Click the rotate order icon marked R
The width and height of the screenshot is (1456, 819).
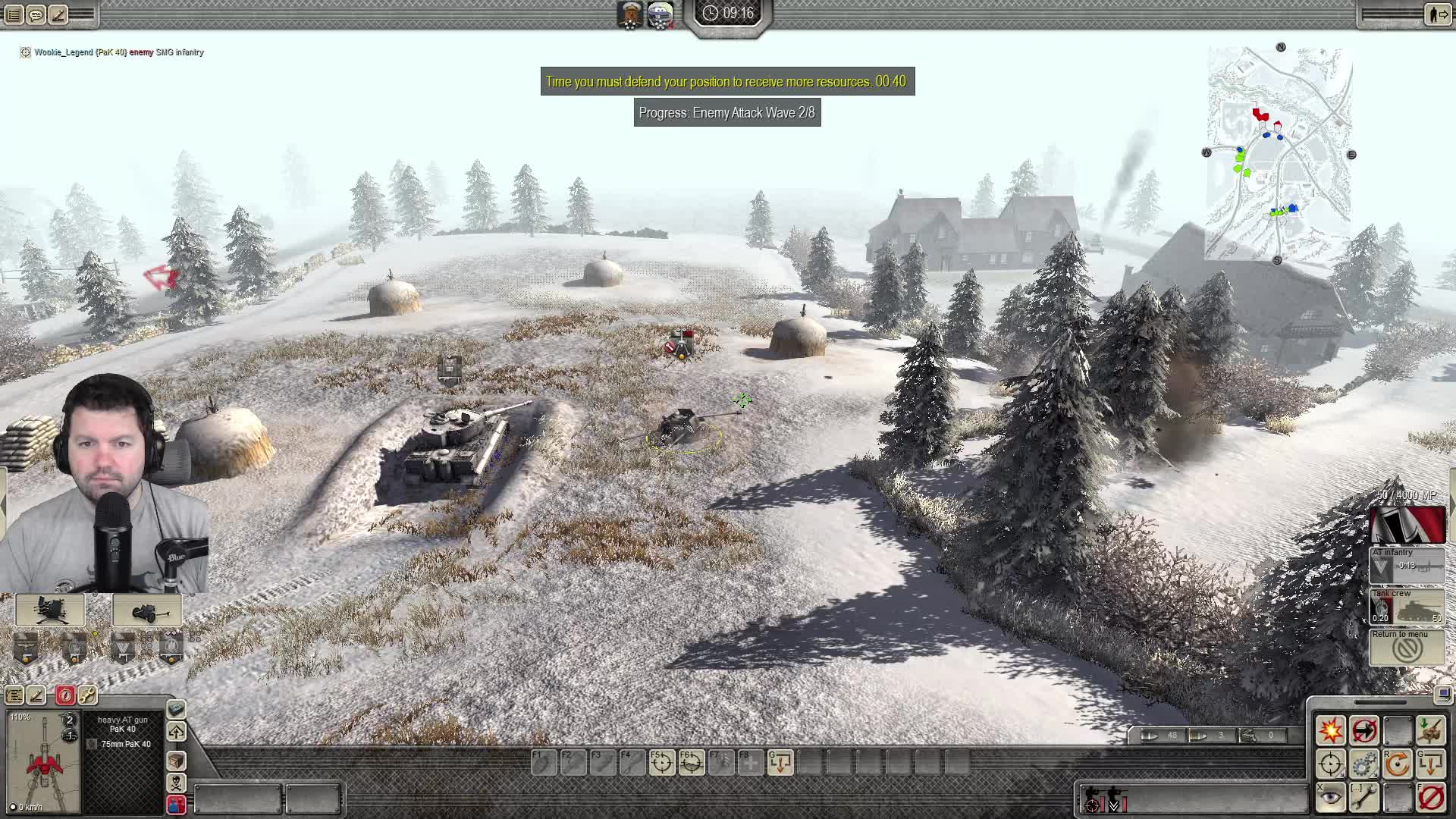1397,764
